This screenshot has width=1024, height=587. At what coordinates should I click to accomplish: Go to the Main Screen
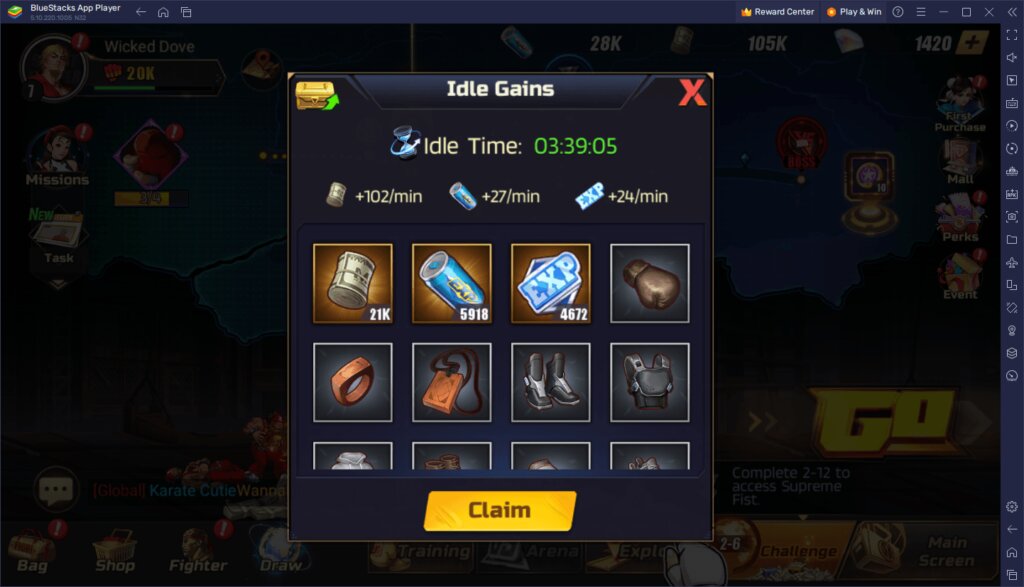[x=946, y=548]
